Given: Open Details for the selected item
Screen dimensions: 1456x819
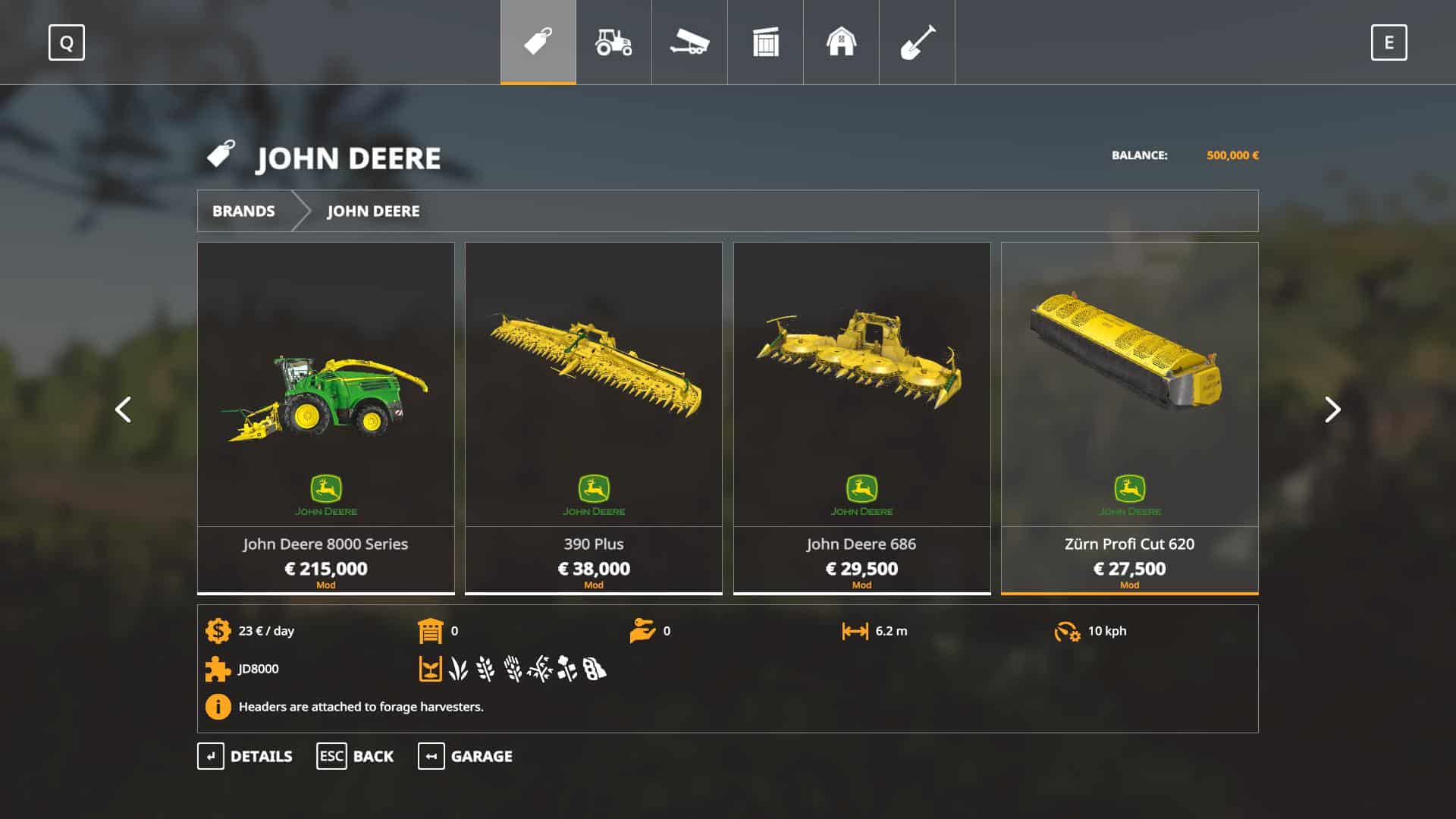Looking at the screenshot, I should [245, 756].
